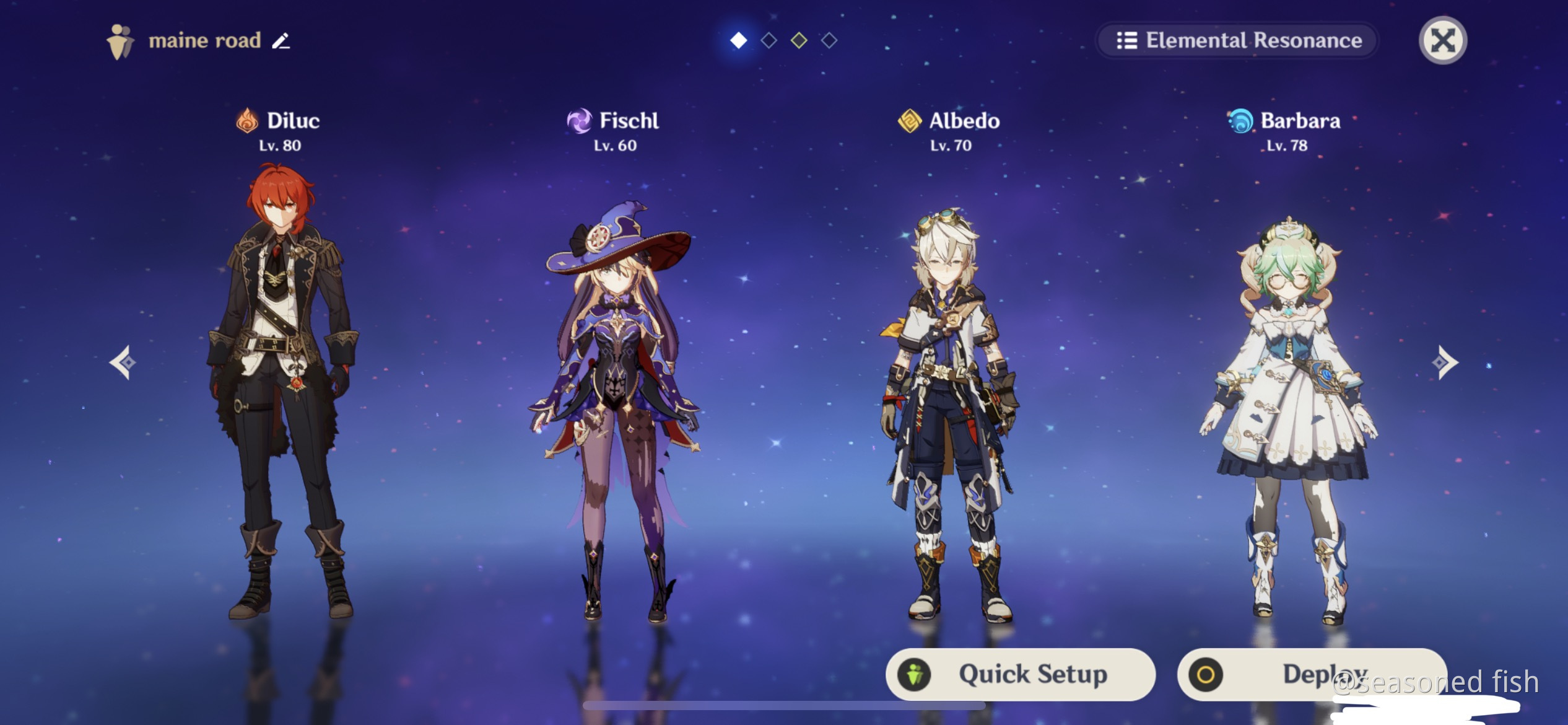The image size is (1568, 725).
Task: Go to the previous party with left arrow
Action: (x=123, y=362)
